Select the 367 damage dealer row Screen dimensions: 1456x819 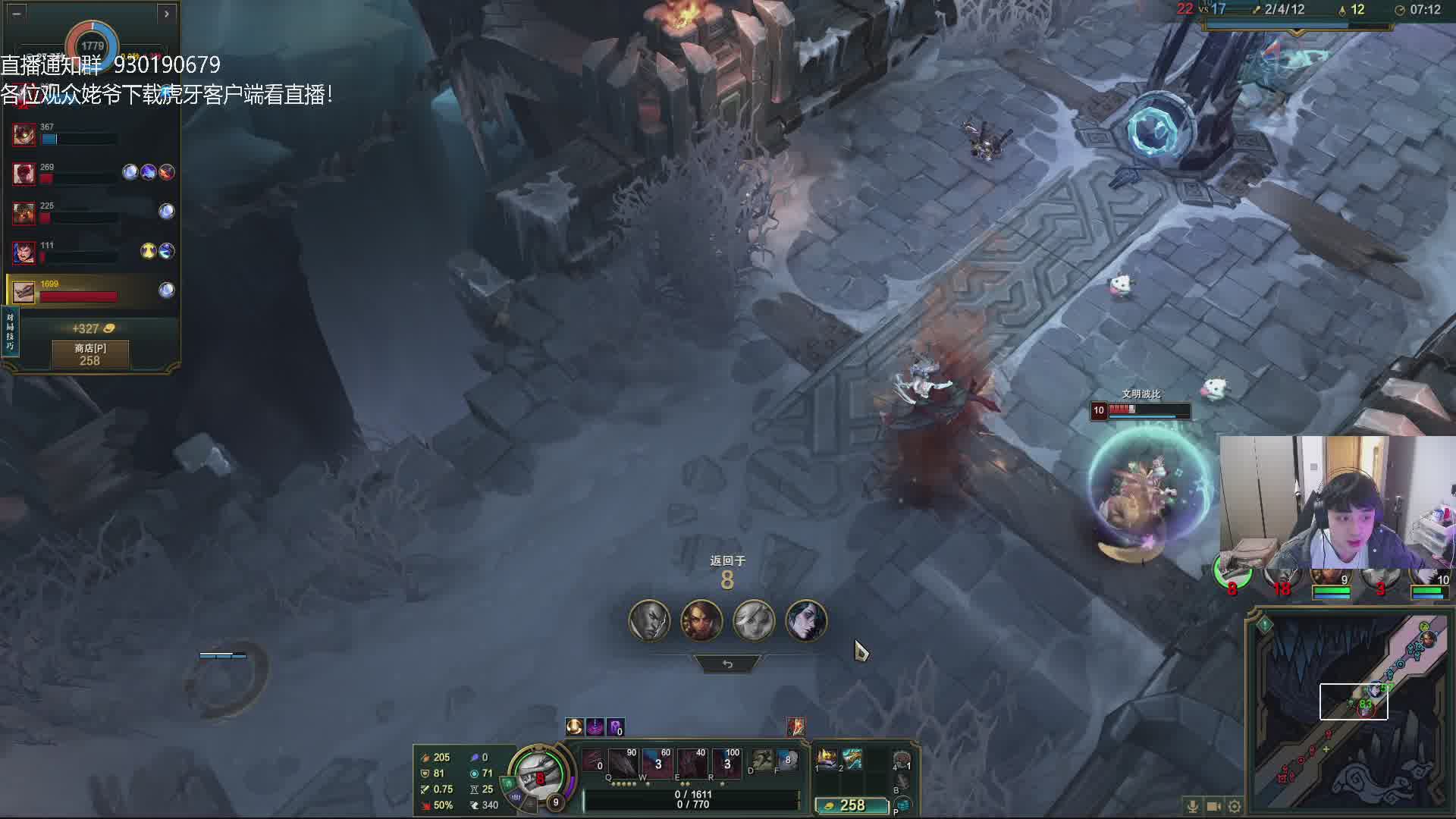(x=91, y=135)
